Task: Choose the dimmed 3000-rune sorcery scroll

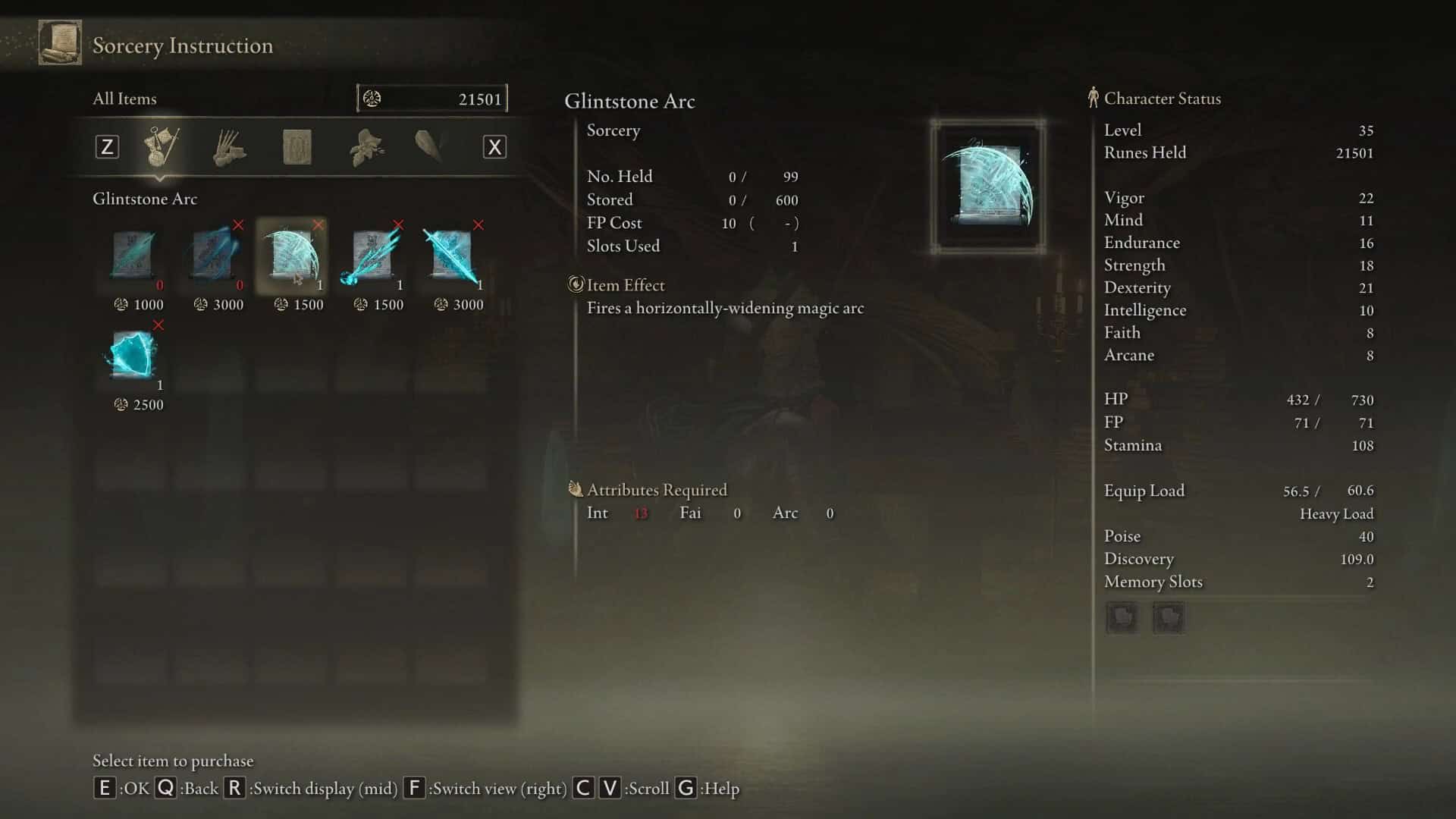Action: coord(215,256)
